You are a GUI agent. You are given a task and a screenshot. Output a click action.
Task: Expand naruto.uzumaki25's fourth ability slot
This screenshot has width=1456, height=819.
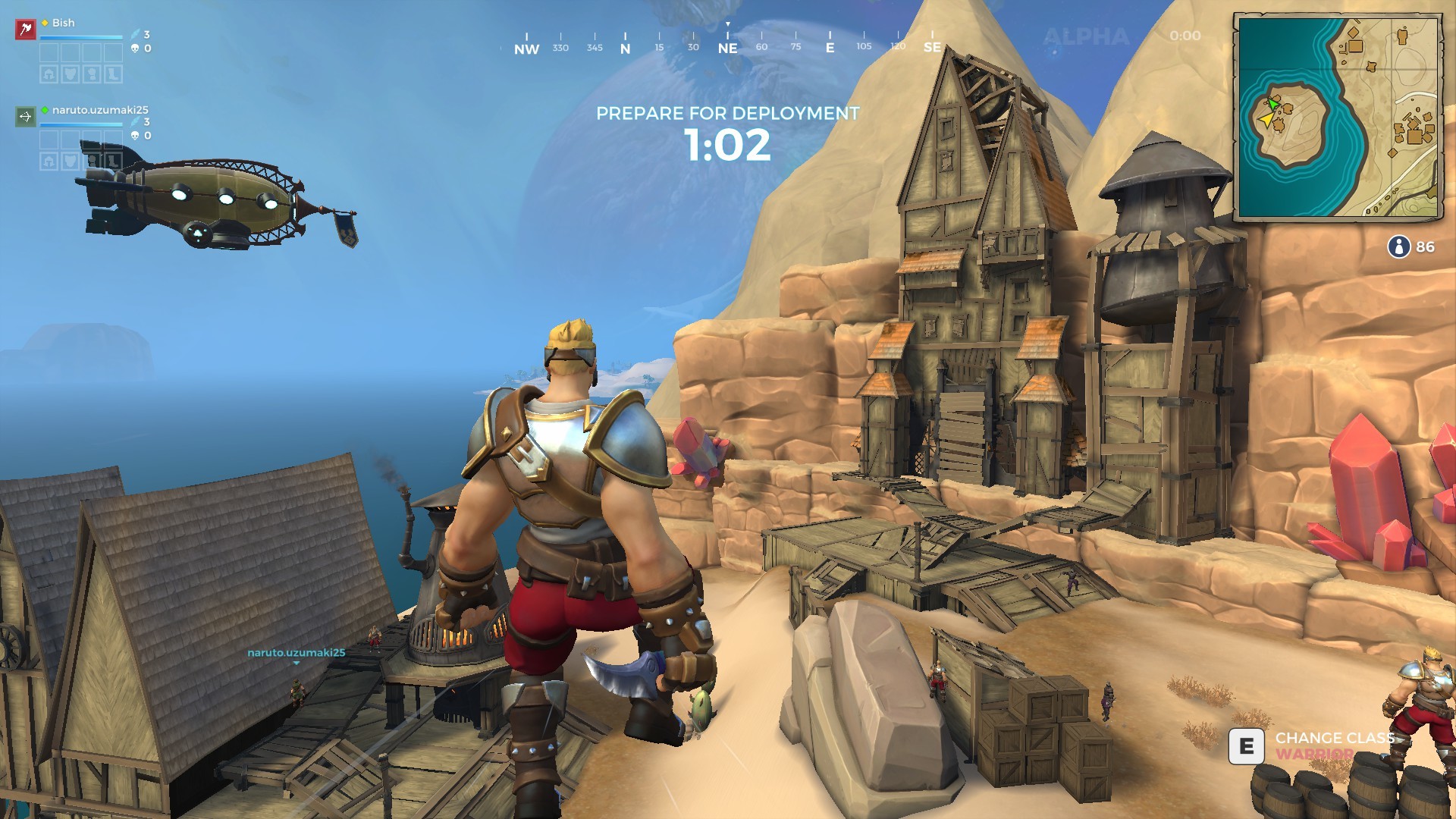pyautogui.click(x=113, y=141)
